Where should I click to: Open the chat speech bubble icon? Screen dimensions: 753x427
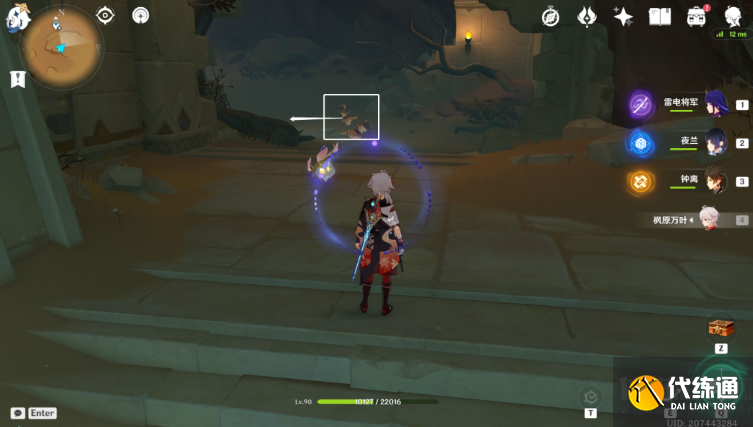(x=17, y=413)
